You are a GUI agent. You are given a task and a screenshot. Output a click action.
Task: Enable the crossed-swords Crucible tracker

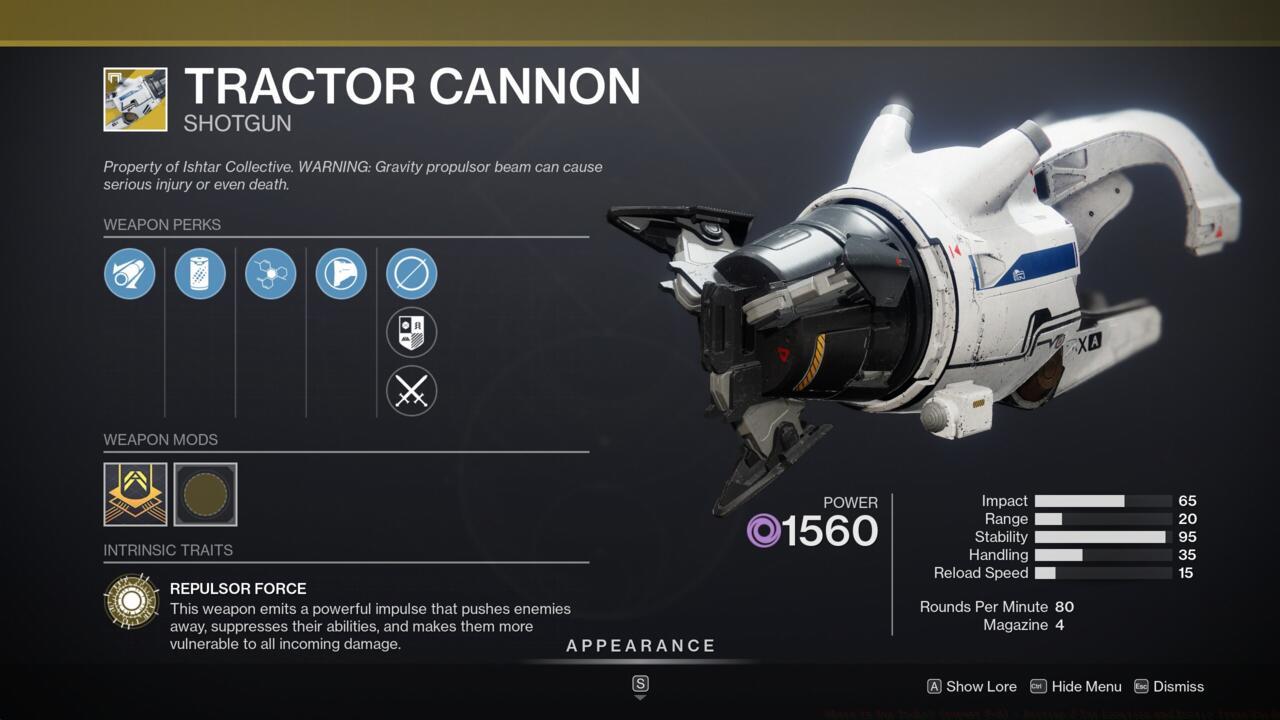point(411,391)
